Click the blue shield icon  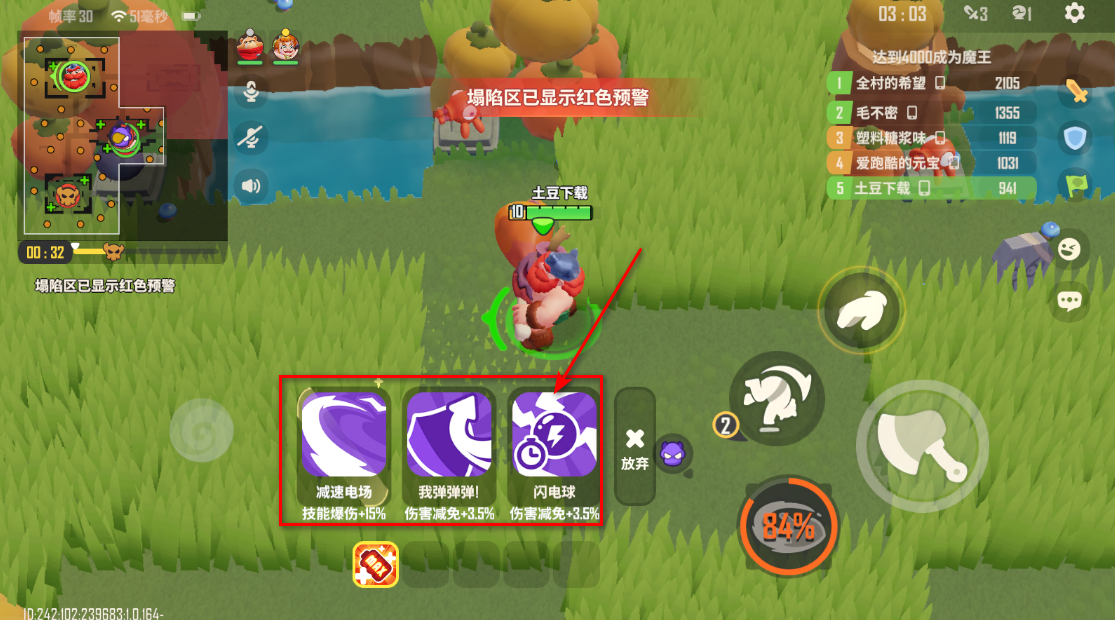pos(1075,138)
